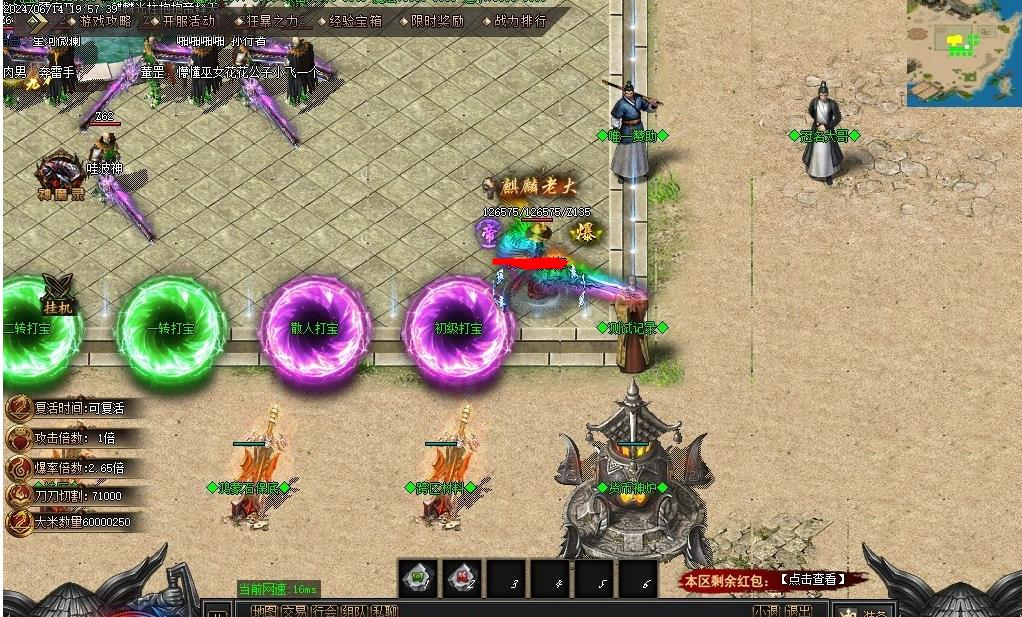Open the 地图 map tab
Screen dimensions: 1022x617
(264, 610)
